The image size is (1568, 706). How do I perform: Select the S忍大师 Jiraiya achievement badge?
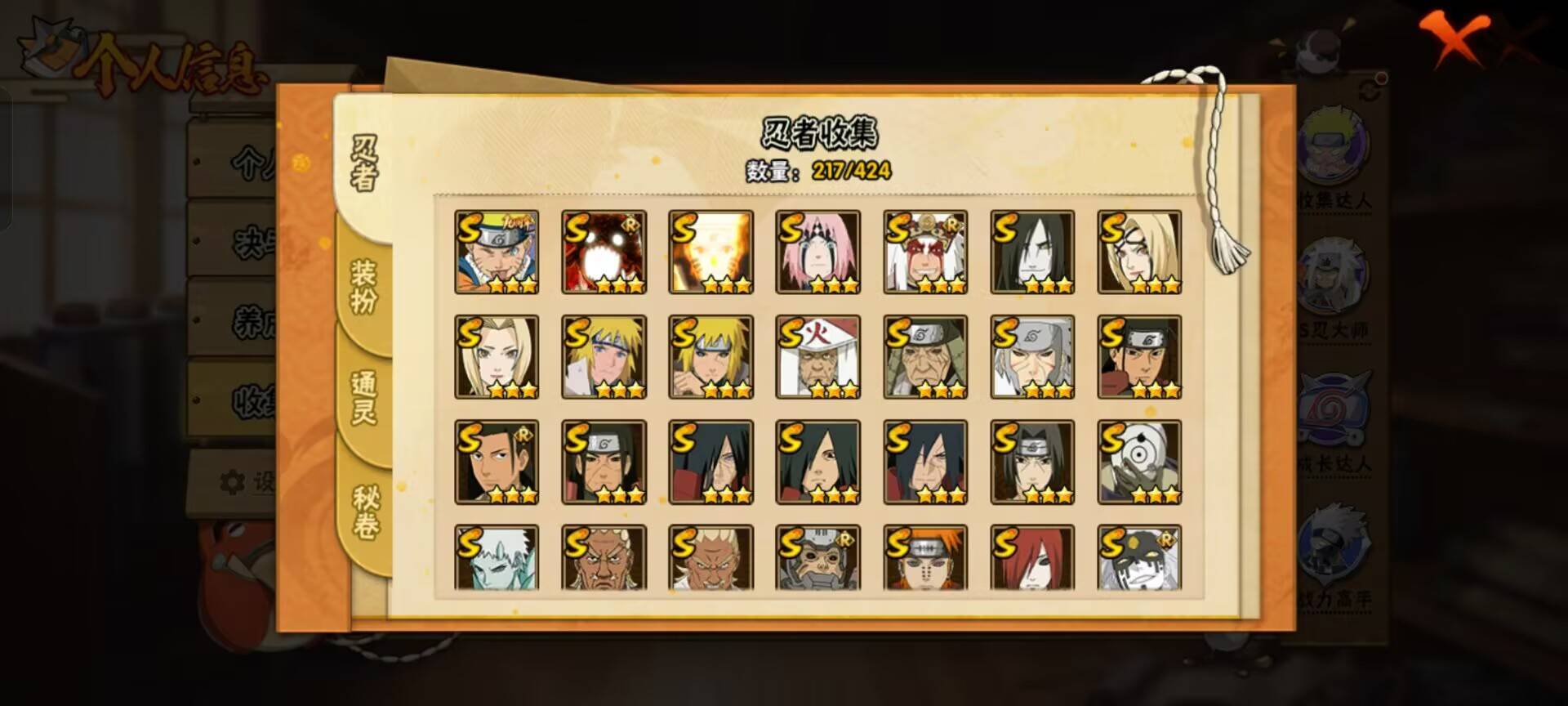click(x=1336, y=274)
